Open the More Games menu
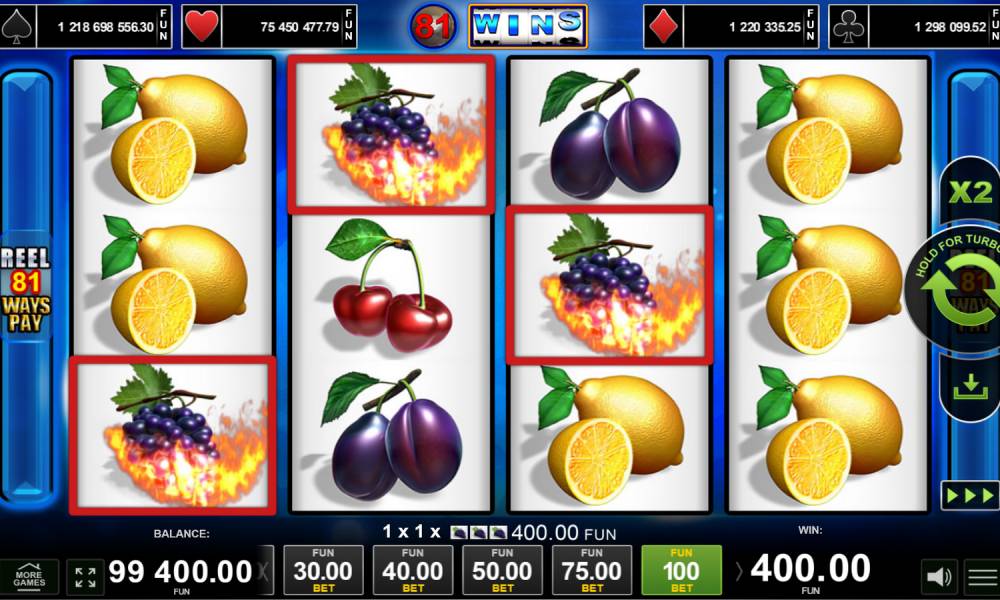 [x=29, y=575]
